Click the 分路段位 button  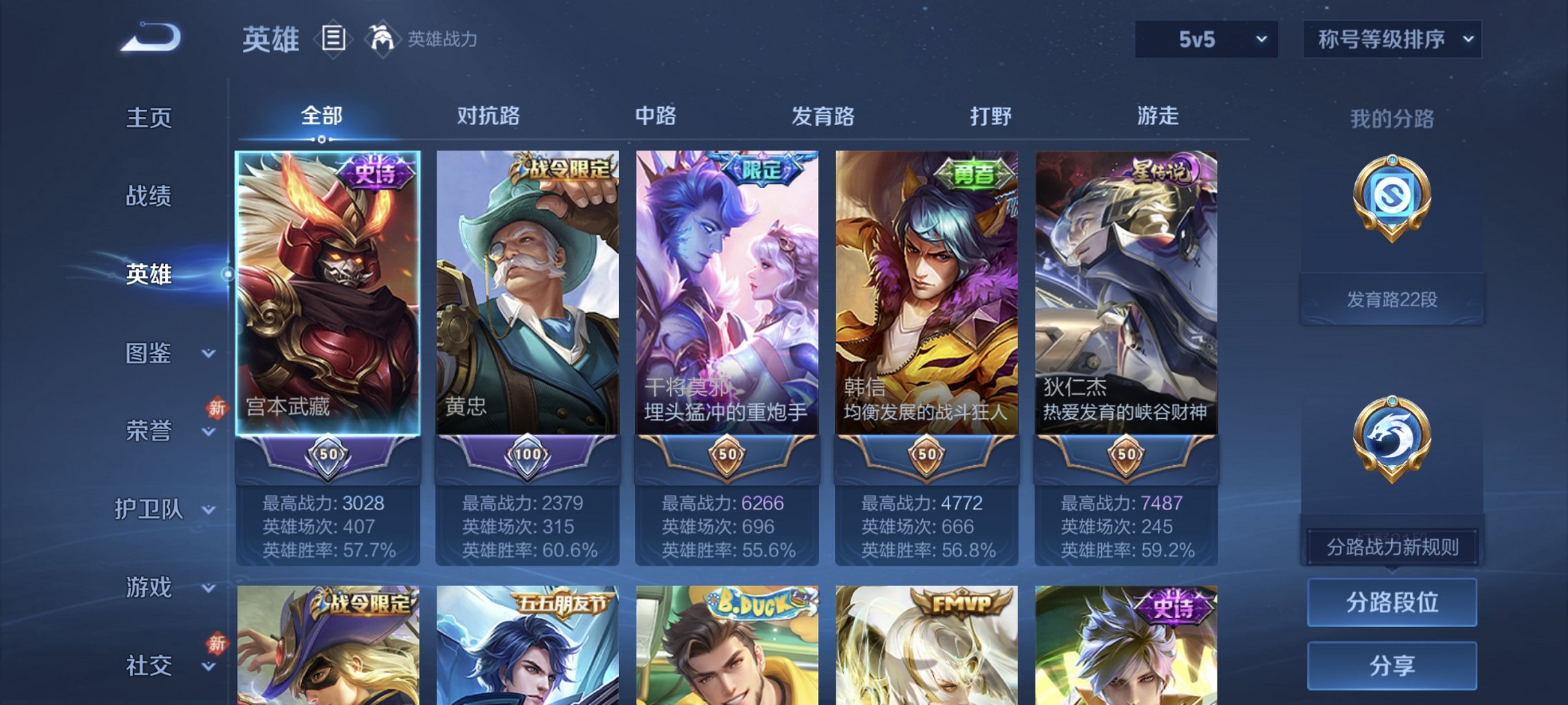click(x=1393, y=602)
